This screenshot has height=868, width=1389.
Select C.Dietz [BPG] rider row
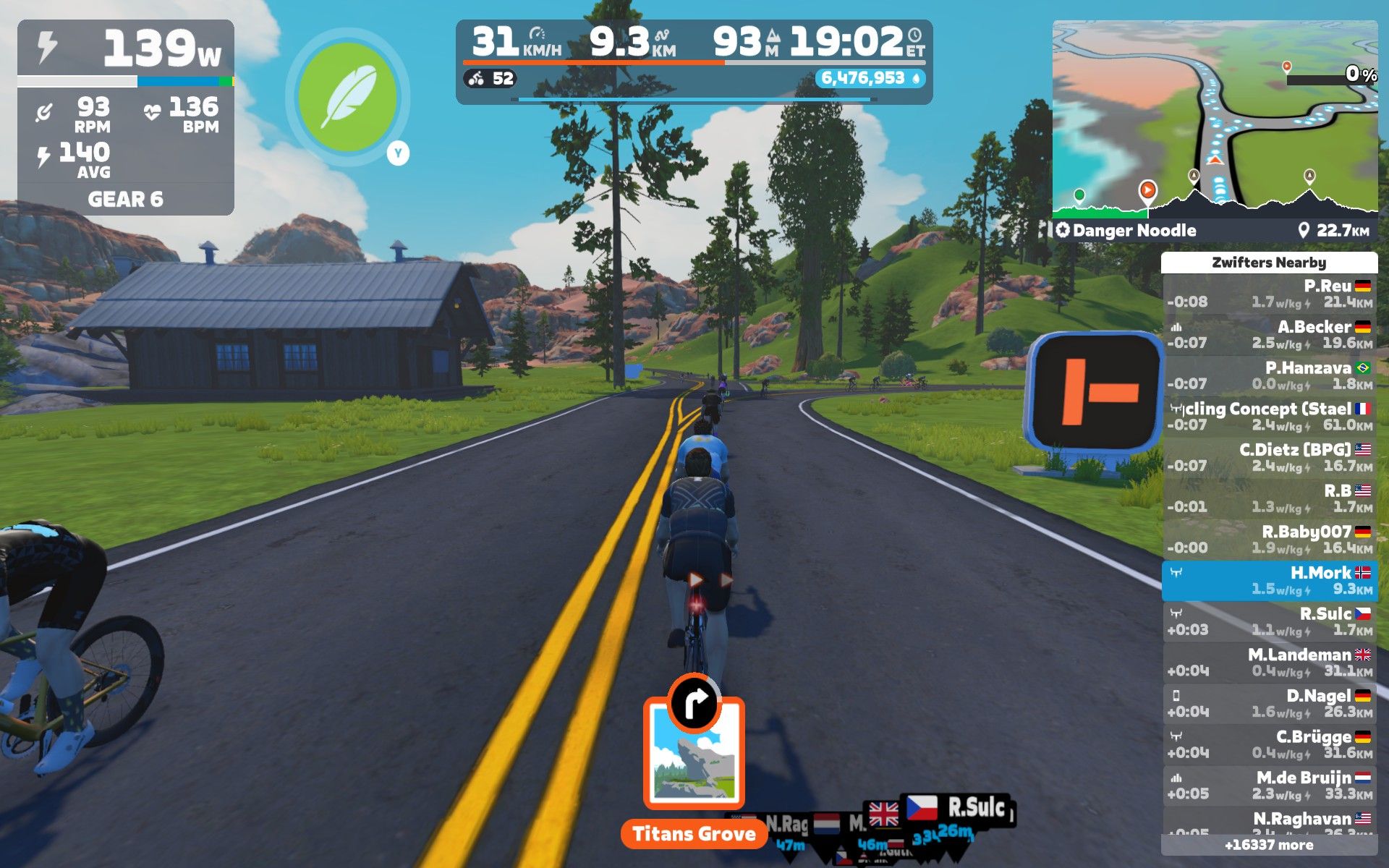tap(1270, 457)
